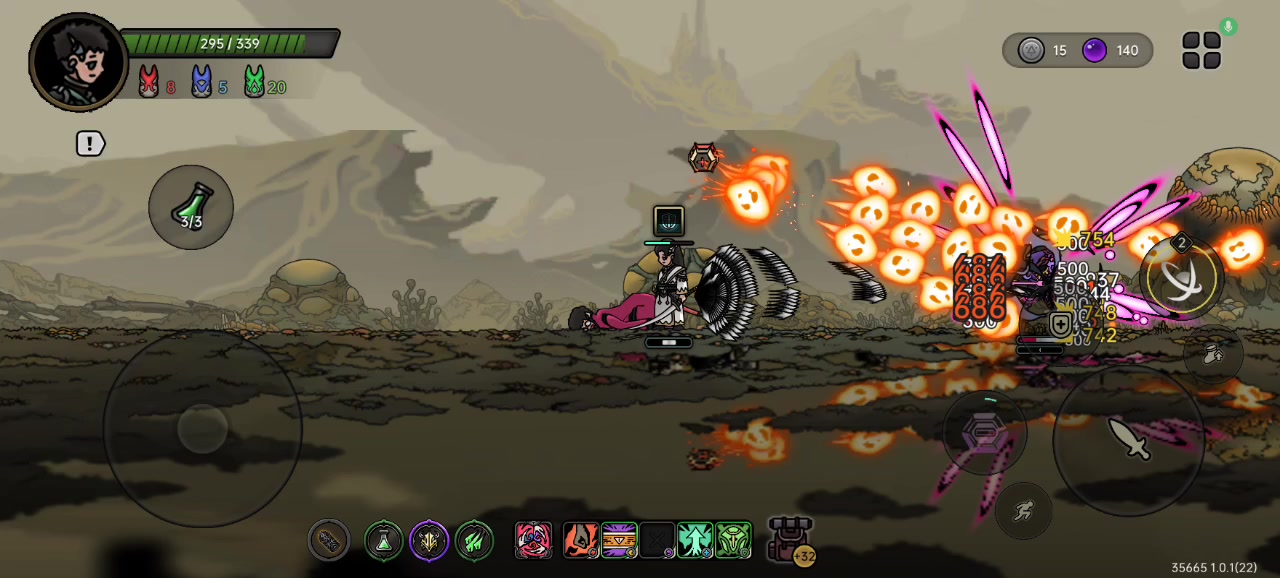The height and width of the screenshot is (578, 1280).
Task: Open the player portrait
Action: point(78,62)
